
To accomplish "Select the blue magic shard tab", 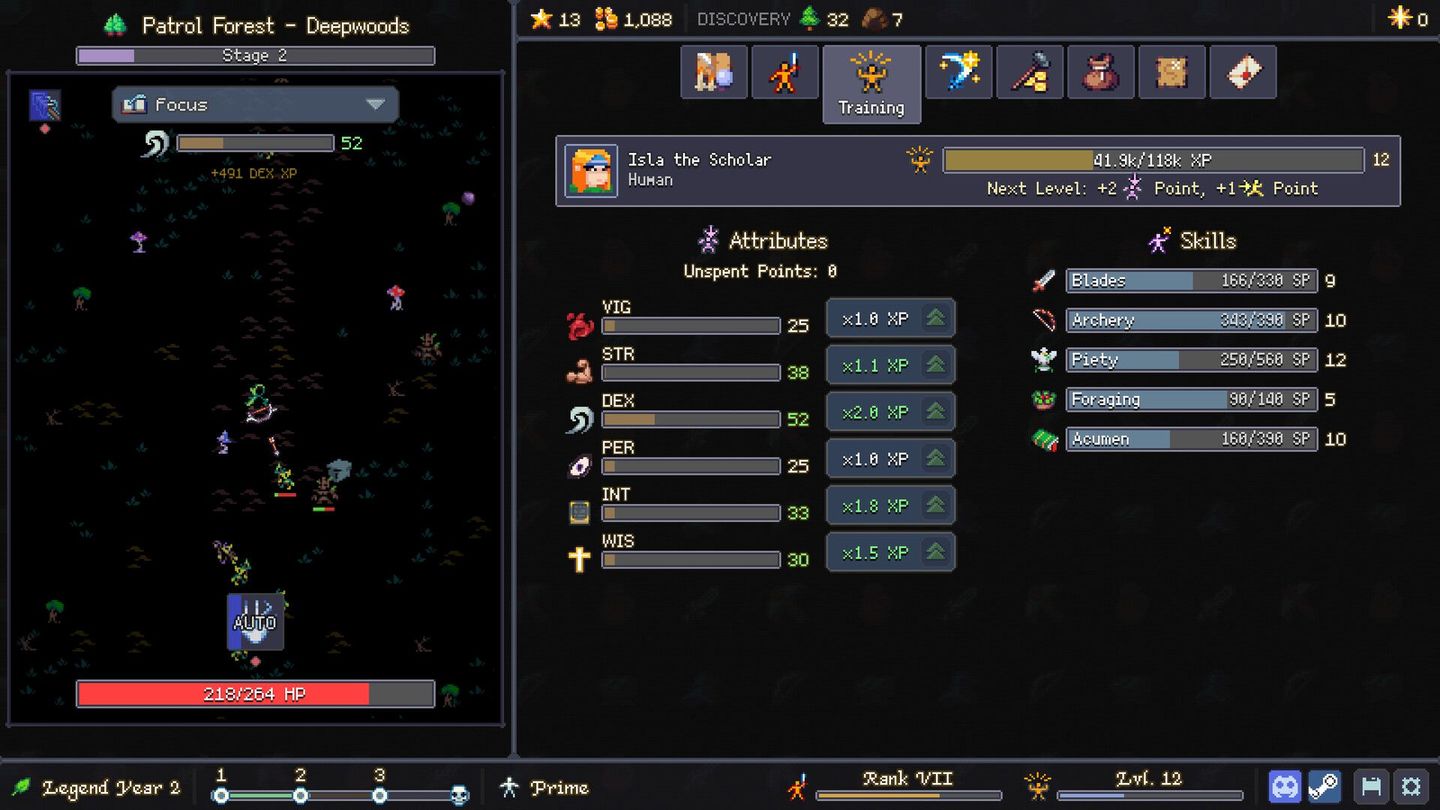I will [957, 71].
